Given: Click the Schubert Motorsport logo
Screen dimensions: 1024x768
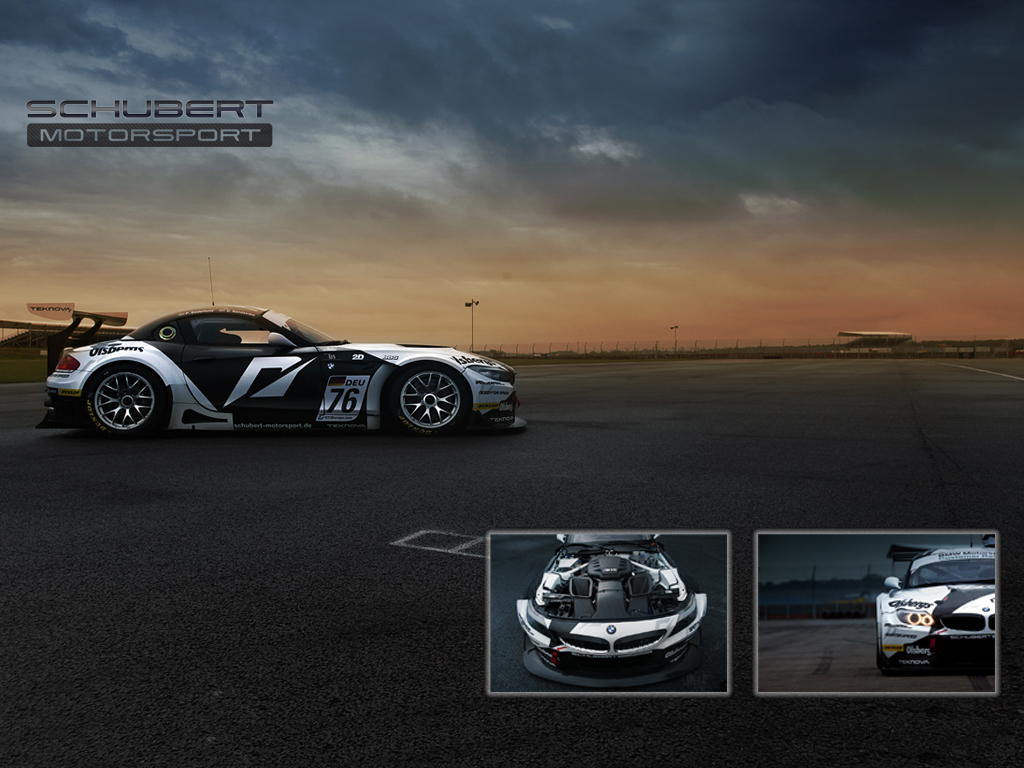Looking at the screenshot, I should tap(150, 122).
